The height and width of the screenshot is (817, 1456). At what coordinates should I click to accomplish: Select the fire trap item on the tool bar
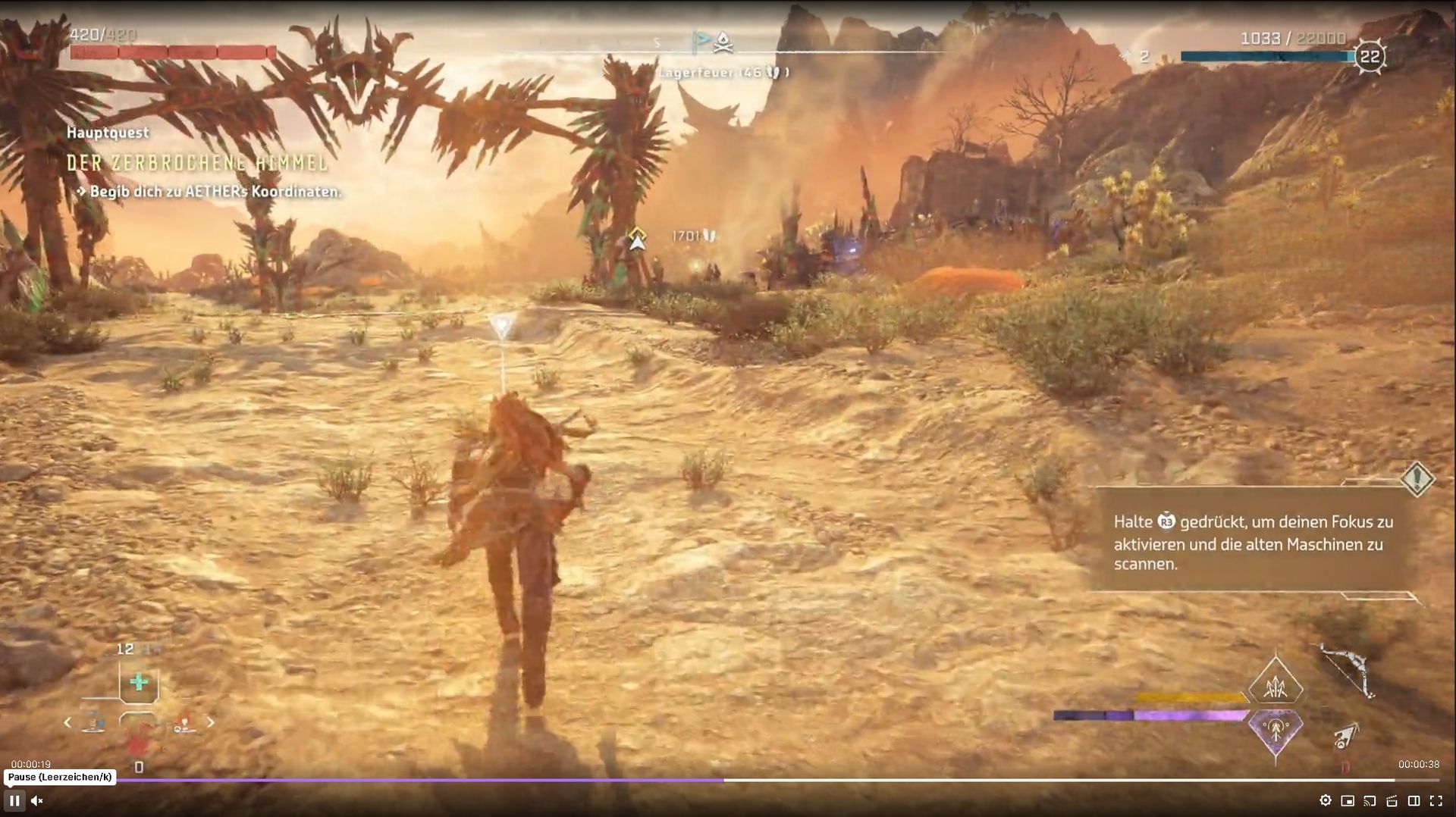[x=184, y=724]
